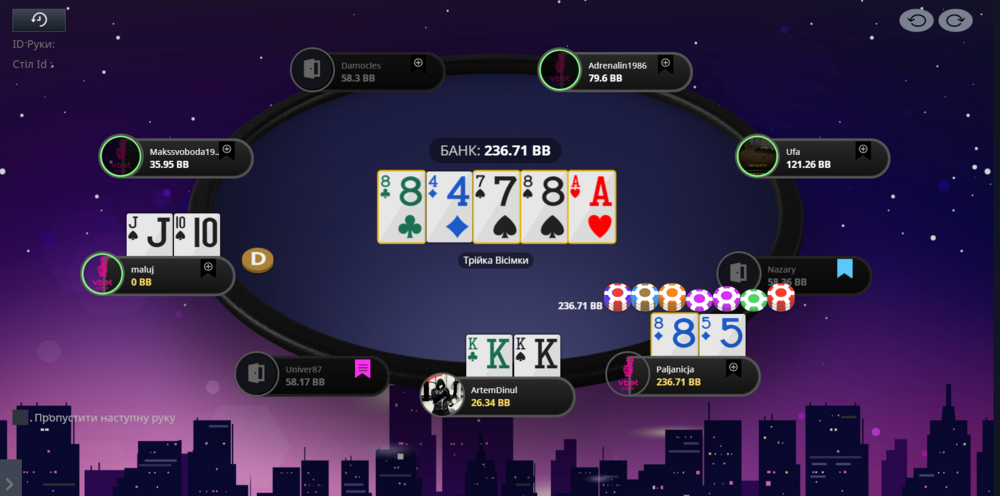The image size is (1000, 496).
Task: Add a note on Makssvoboda19's seat
Action: point(227,150)
